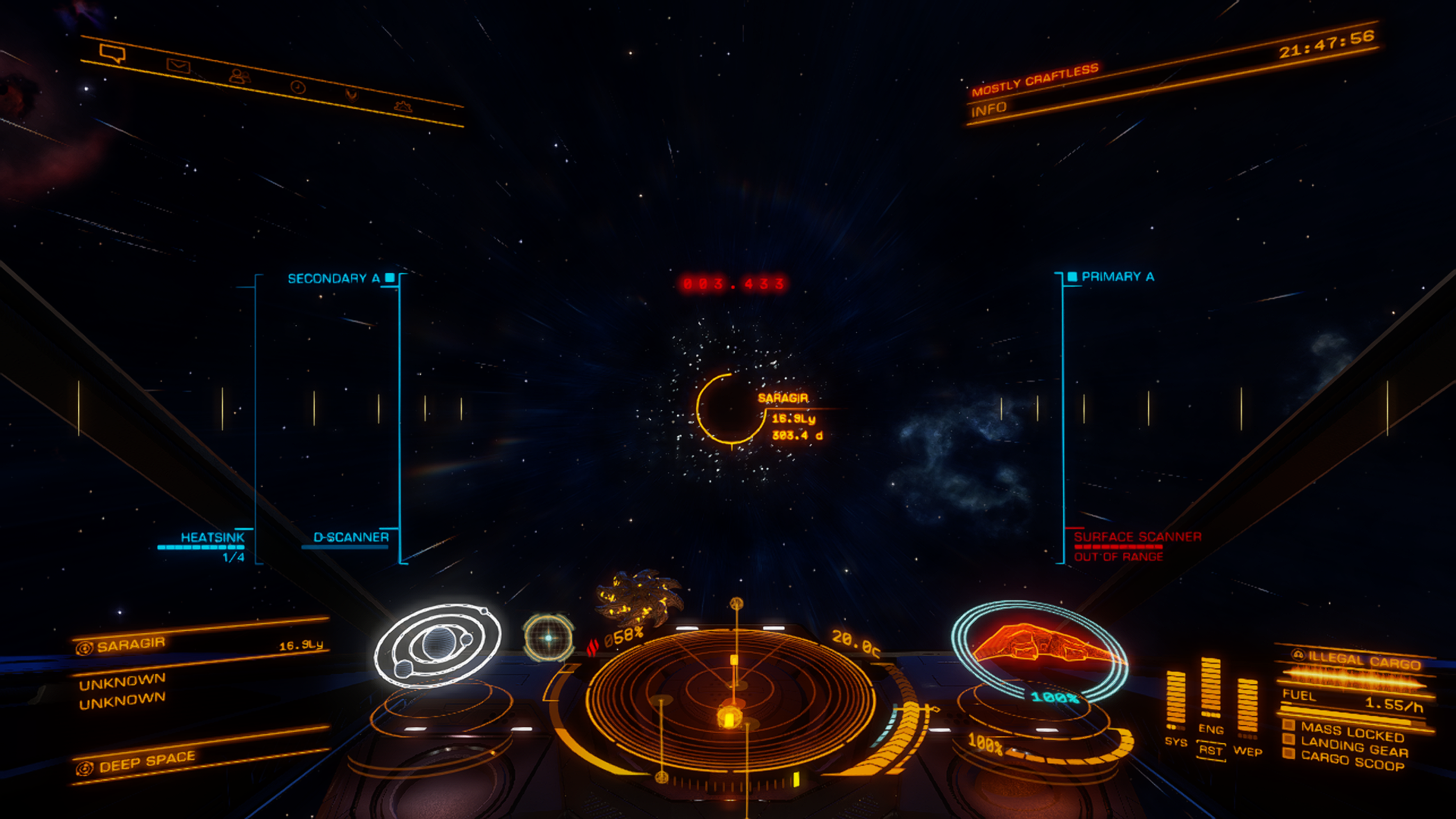Click the Deep Space location label

tap(146, 761)
